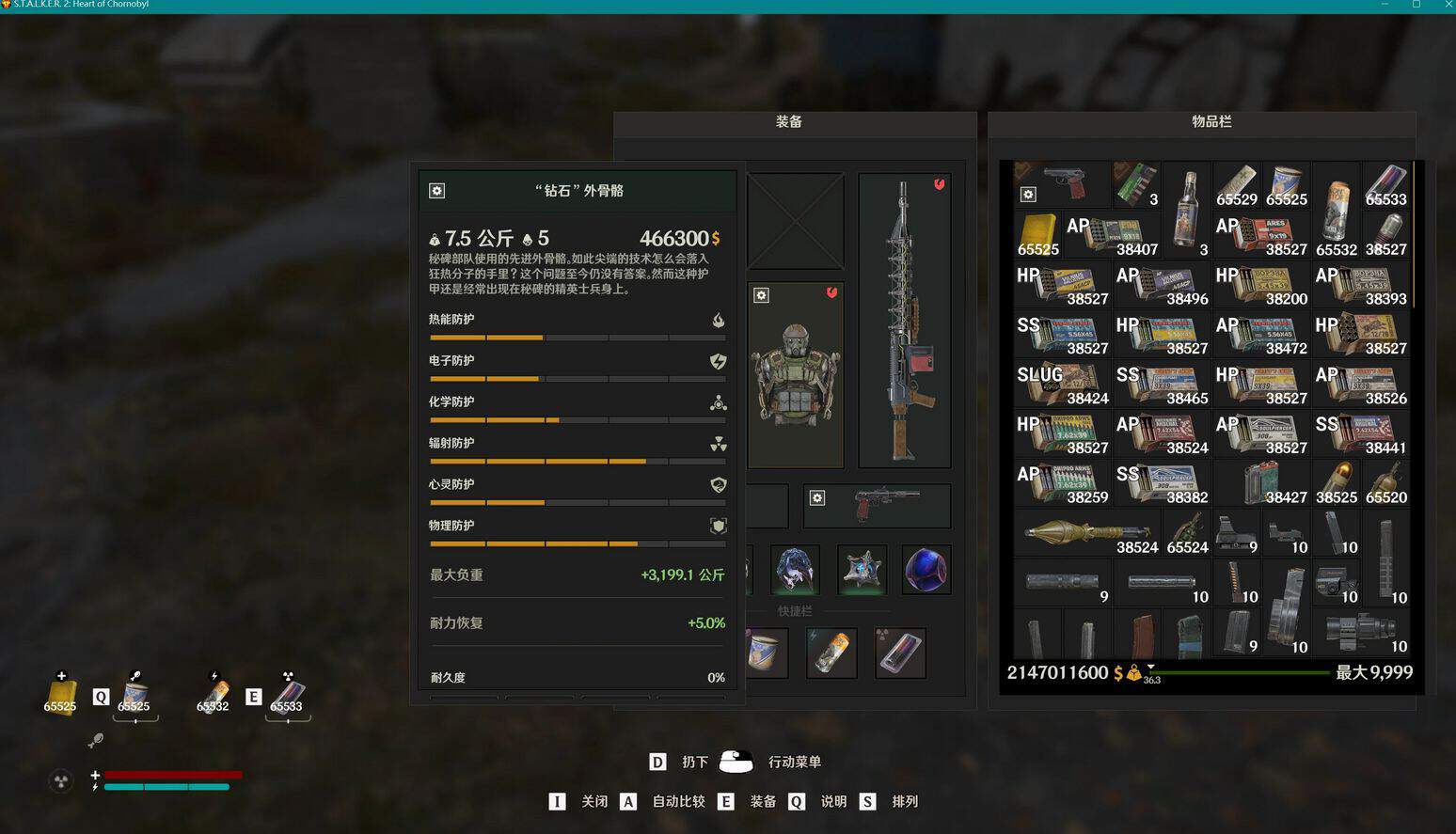
Task: Choose the hand grenade stack of 65524
Action: pyautogui.click(x=1187, y=533)
